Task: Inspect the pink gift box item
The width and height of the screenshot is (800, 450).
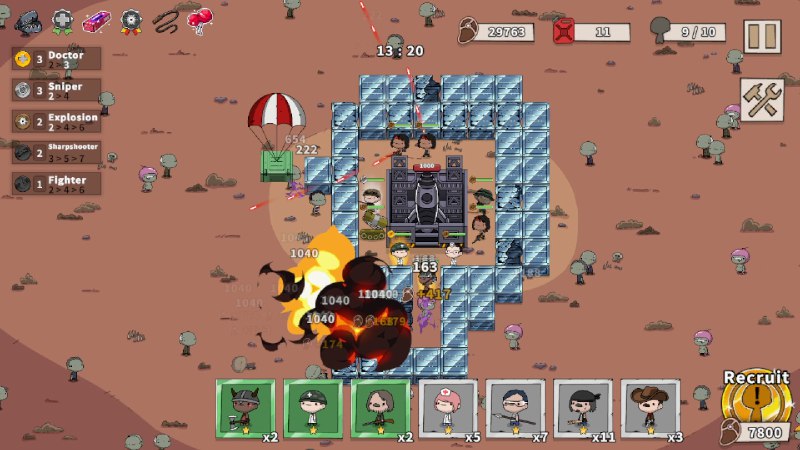Action: tap(96, 20)
